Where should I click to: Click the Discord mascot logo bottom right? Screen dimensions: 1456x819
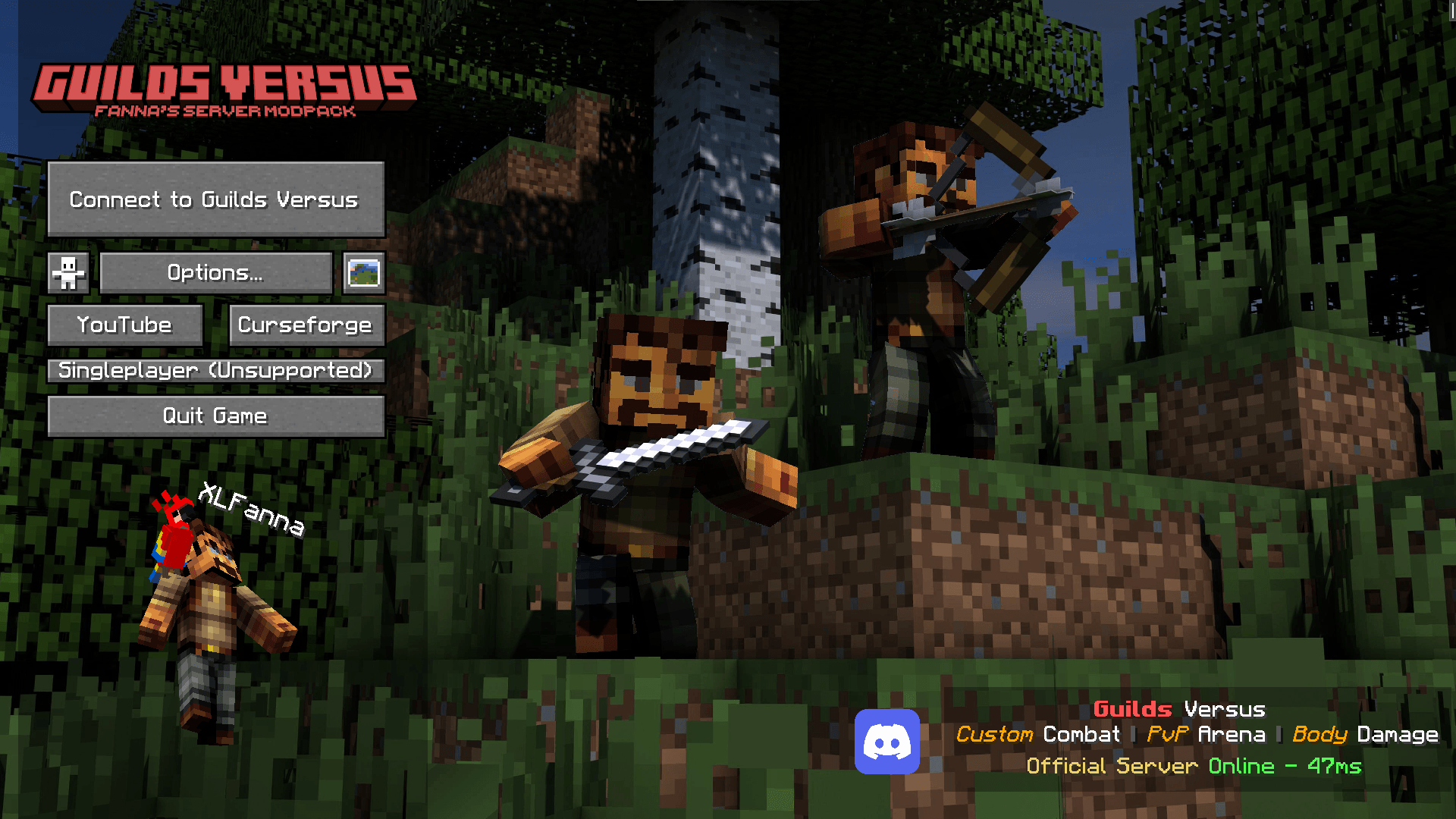[887, 742]
